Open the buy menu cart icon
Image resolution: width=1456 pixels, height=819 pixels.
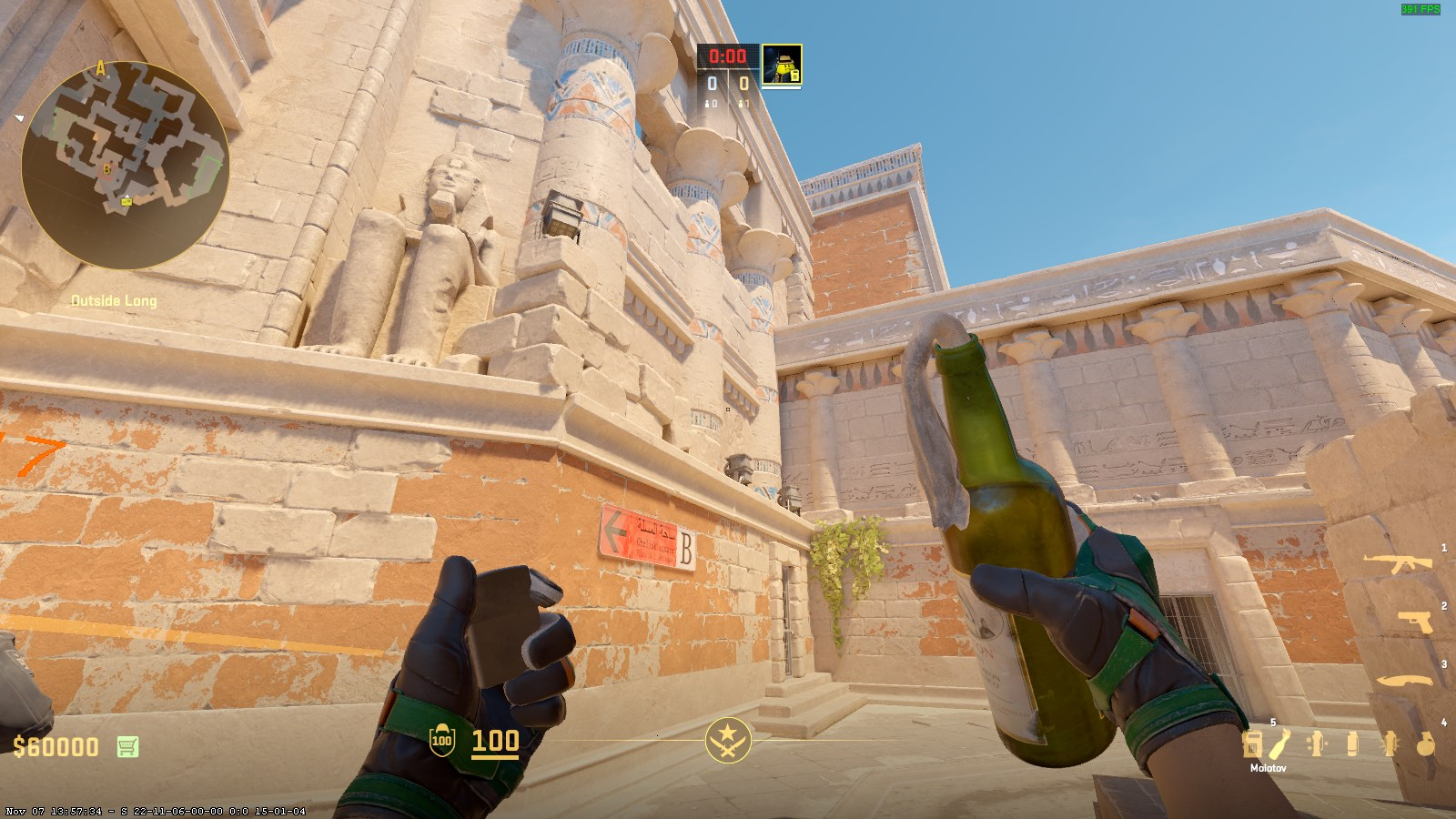click(127, 747)
